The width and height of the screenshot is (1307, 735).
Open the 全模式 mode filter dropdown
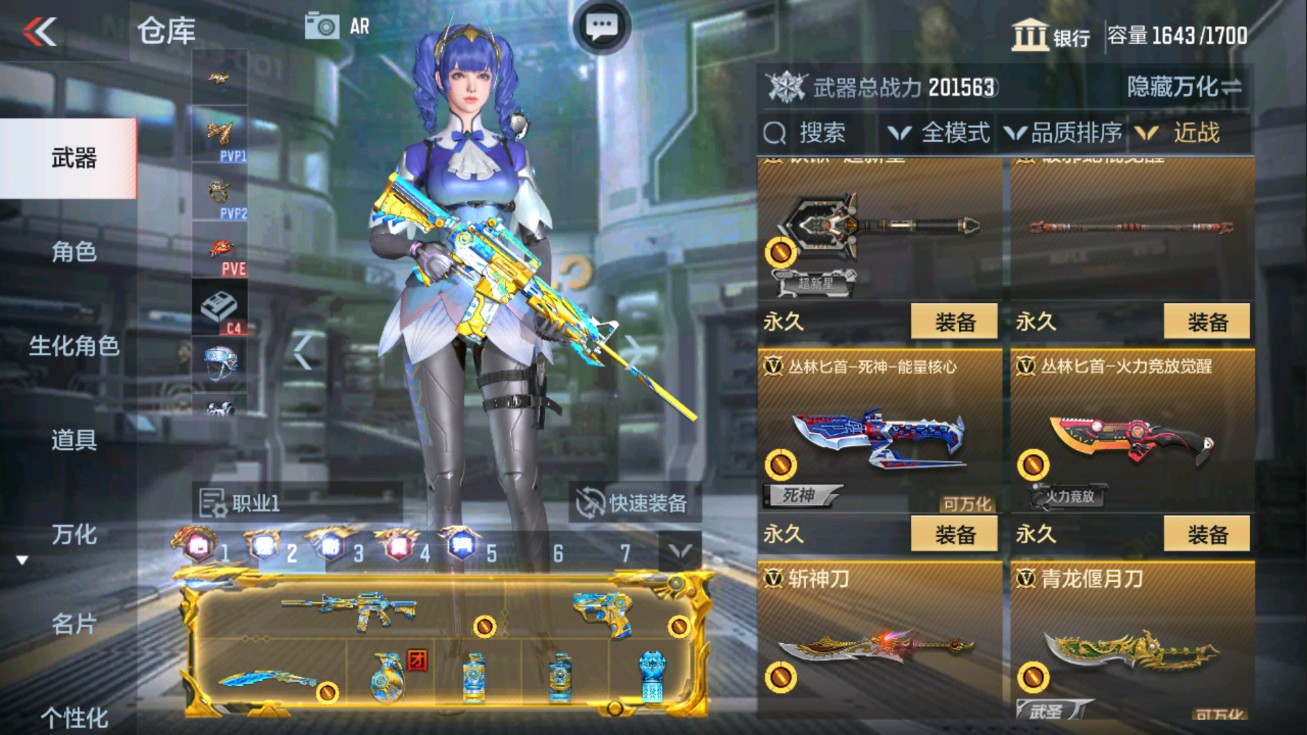coord(941,131)
